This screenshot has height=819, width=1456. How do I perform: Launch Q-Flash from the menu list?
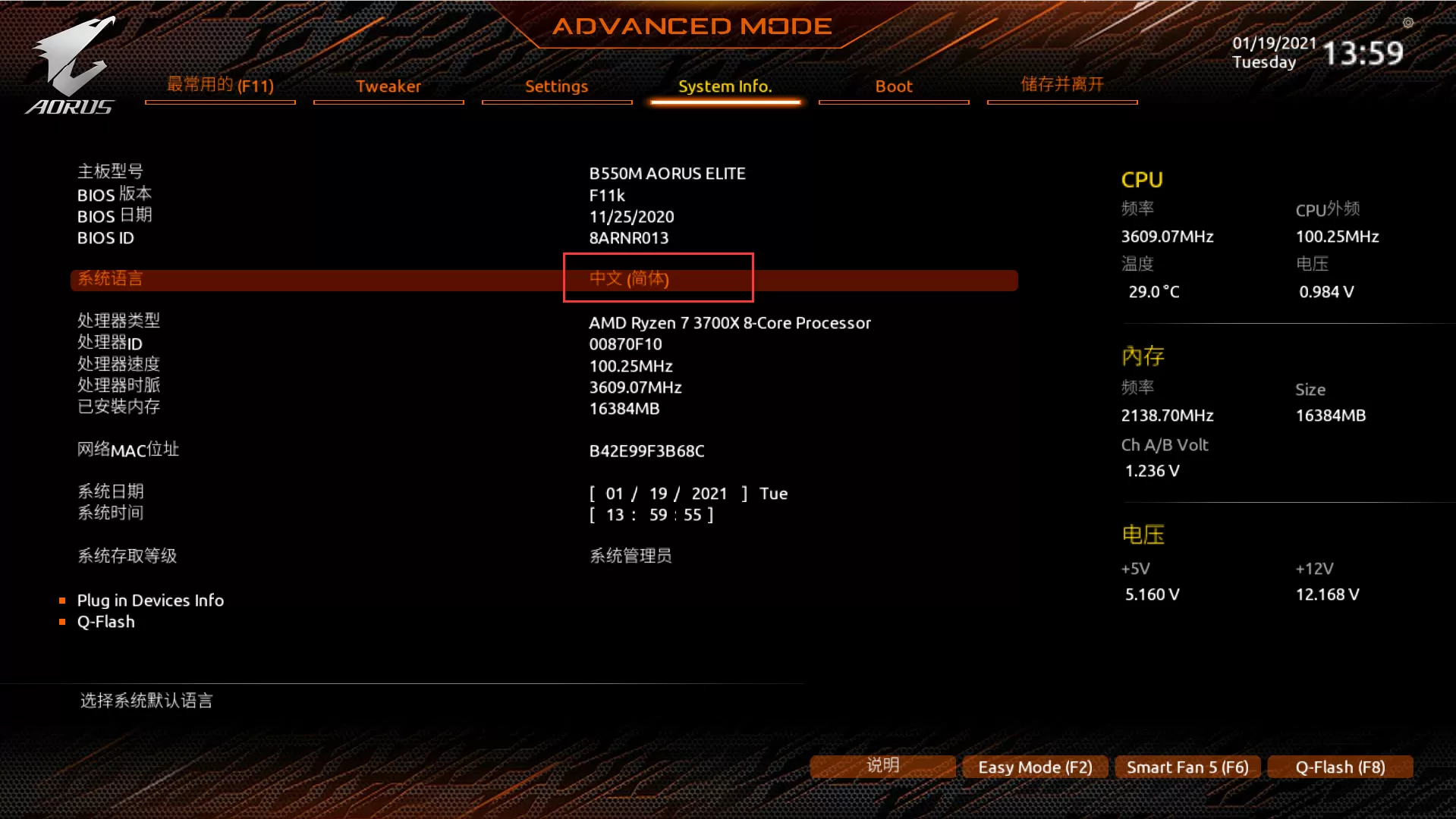click(x=106, y=622)
